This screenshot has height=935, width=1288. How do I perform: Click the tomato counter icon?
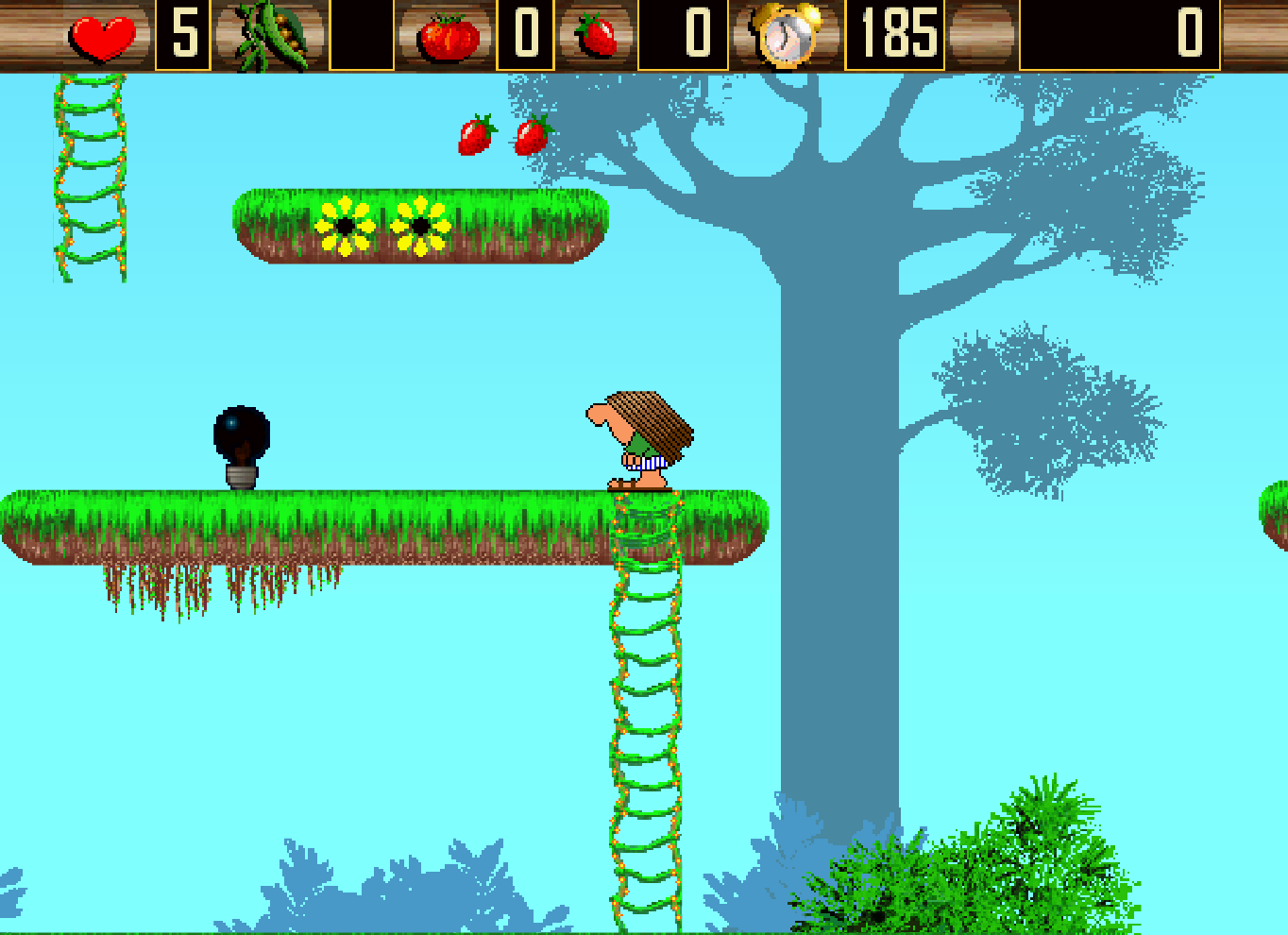pos(449,37)
